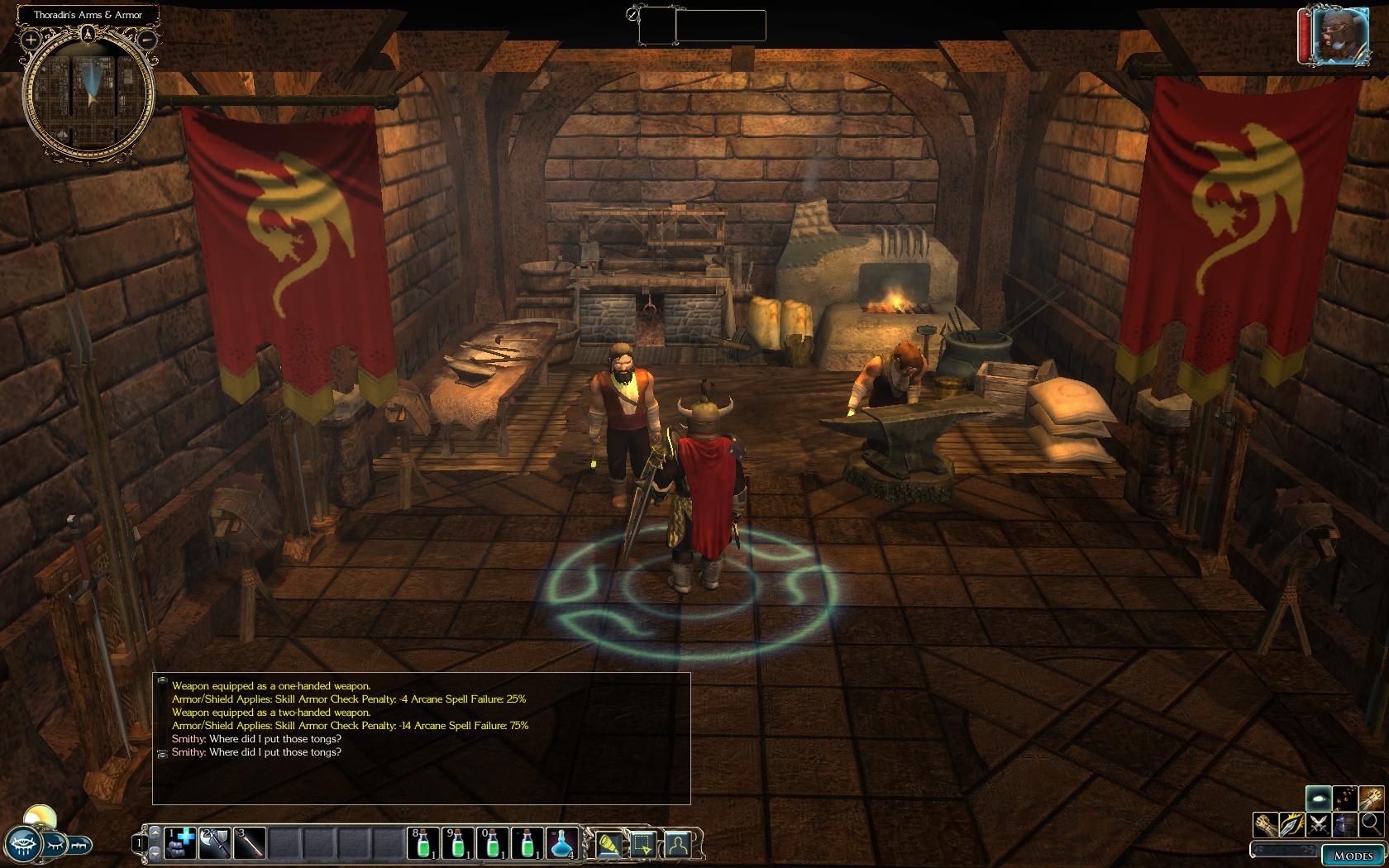This screenshot has height=868, width=1389.
Task: Use the blue potion flask
Action: tap(562, 843)
